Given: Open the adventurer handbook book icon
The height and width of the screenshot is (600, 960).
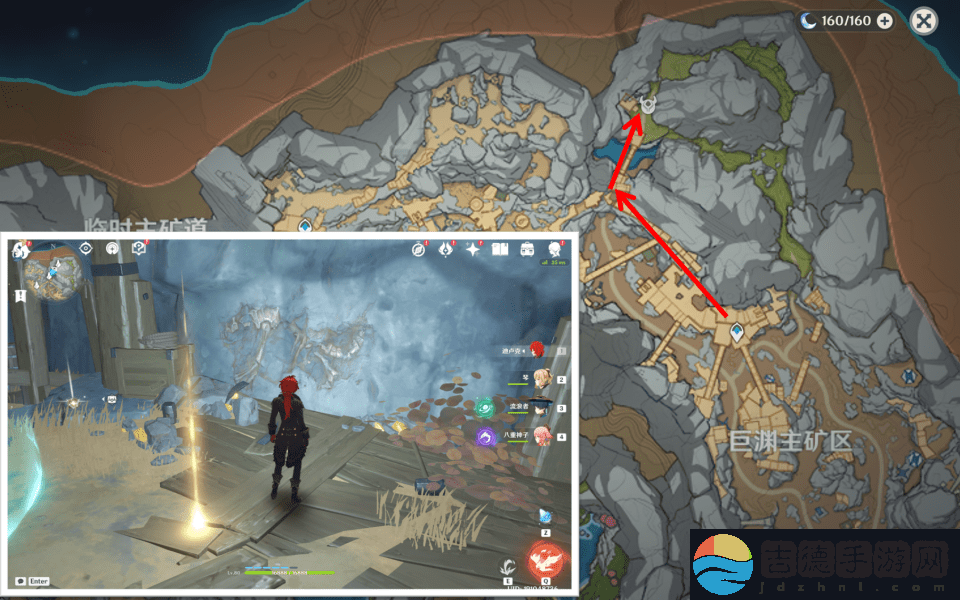Looking at the screenshot, I should (500, 249).
